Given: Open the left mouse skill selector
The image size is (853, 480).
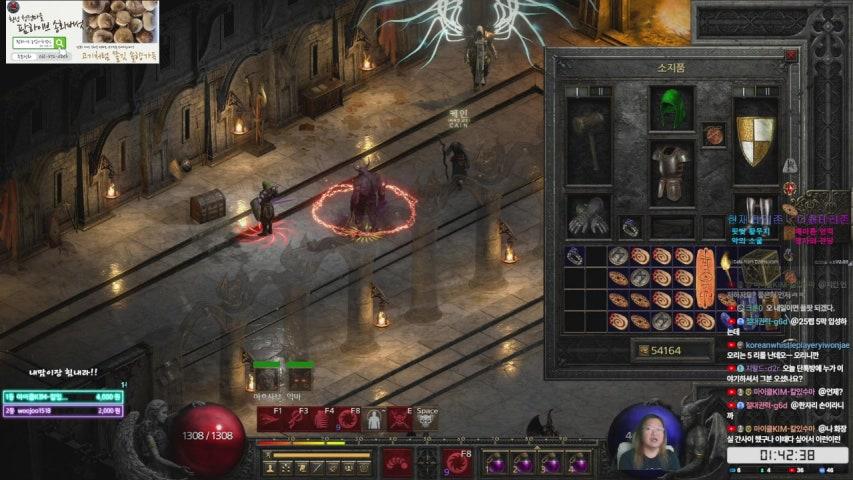Looking at the screenshot, I should click(397, 461).
